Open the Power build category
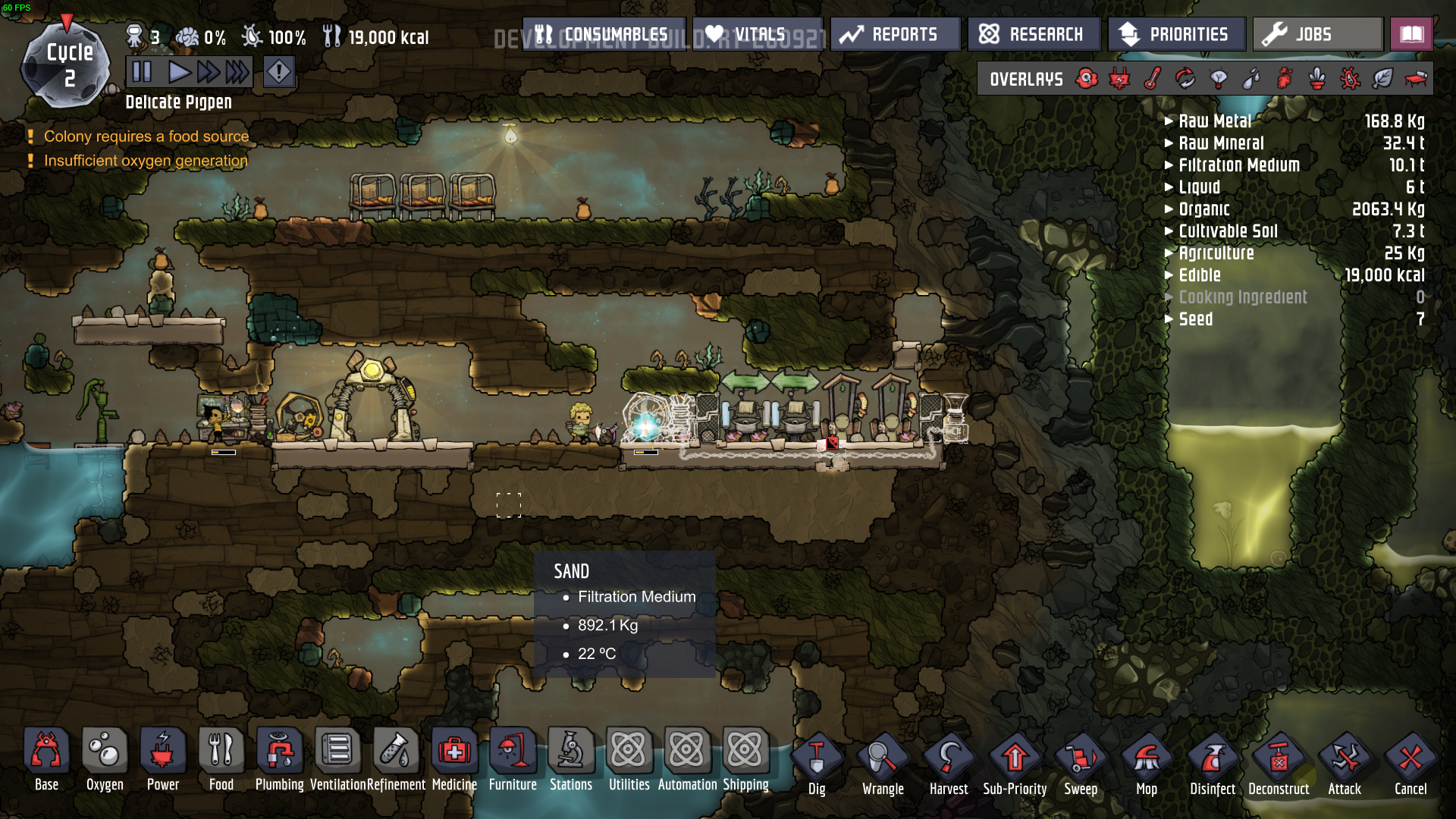The image size is (1456, 819). tap(163, 760)
